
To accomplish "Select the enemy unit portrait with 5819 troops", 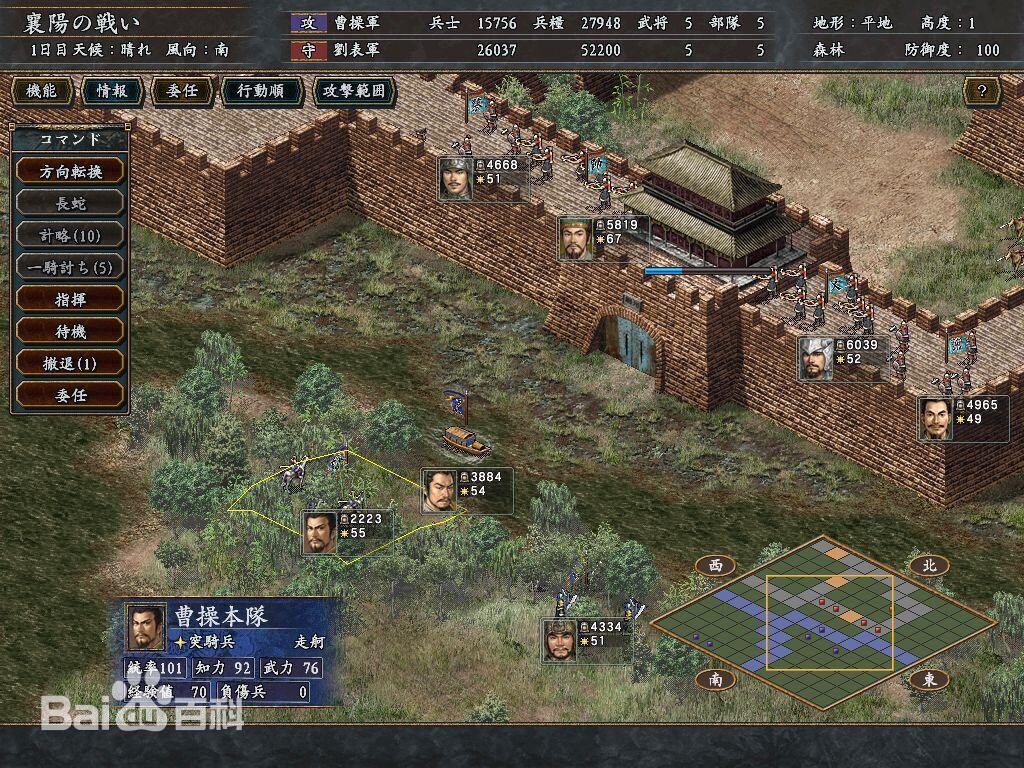I will 575,239.
